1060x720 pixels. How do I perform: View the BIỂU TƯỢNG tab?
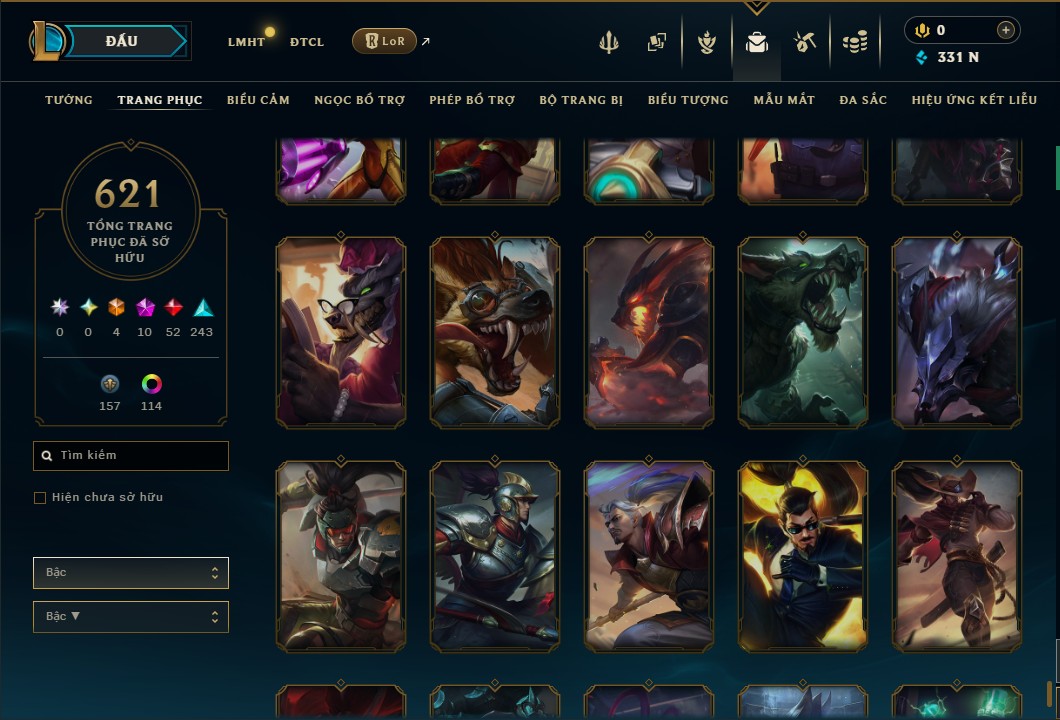pos(688,100)
